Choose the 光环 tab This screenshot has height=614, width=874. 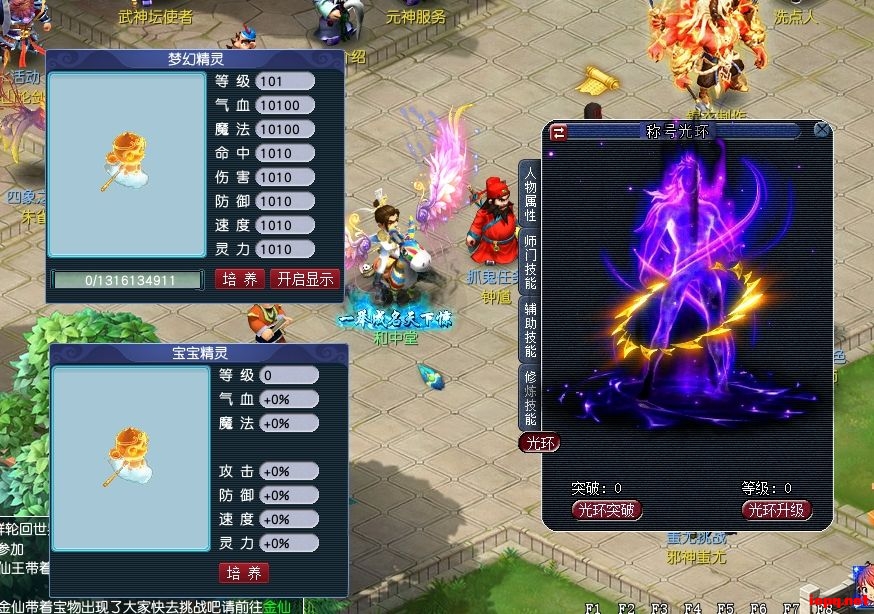538,442
